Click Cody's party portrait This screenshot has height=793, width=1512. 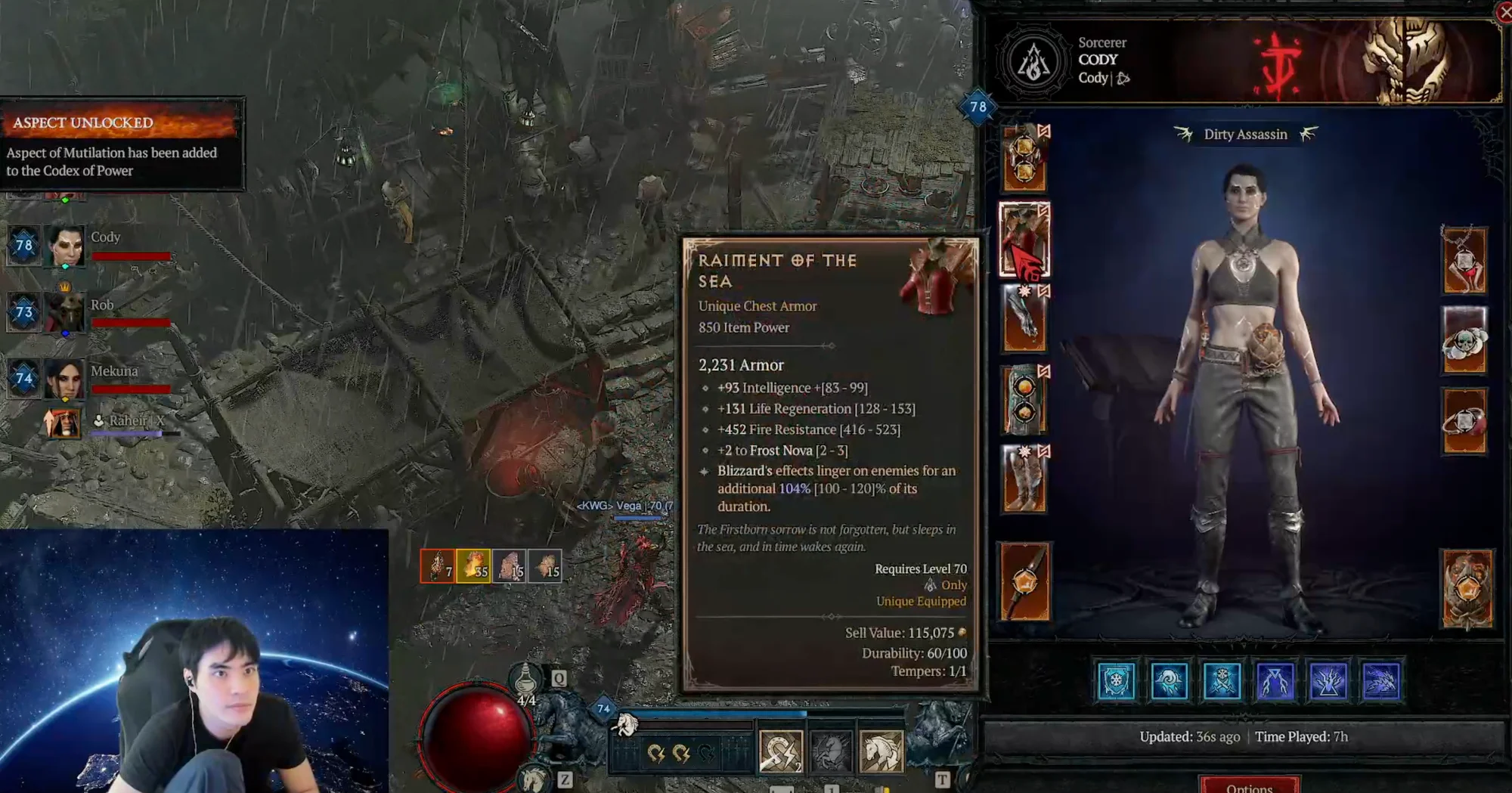pyautogui.click(x=65, y=246)
